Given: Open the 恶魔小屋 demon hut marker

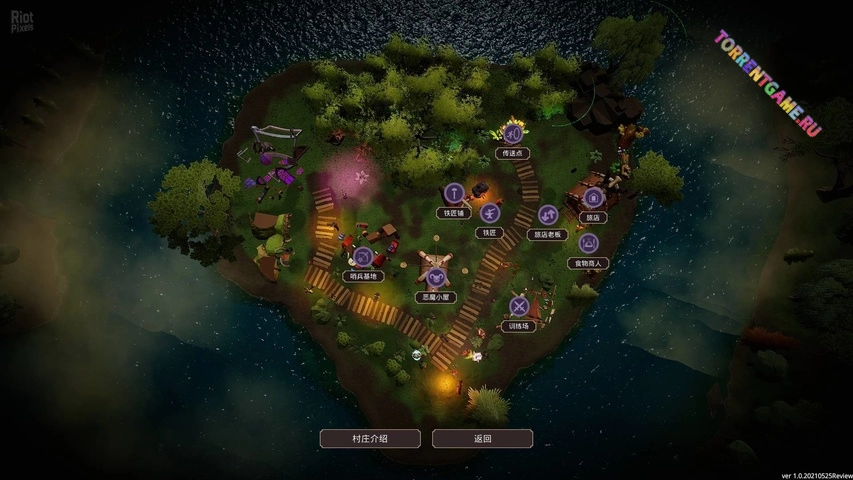Looking at the screenshot, I should (x=435, y=277).
